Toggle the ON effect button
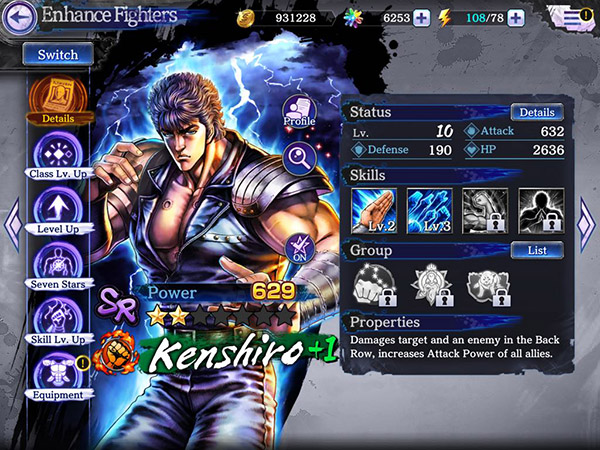Image resolution: width=600 pixels, height=450 pixels. [299, 246]
